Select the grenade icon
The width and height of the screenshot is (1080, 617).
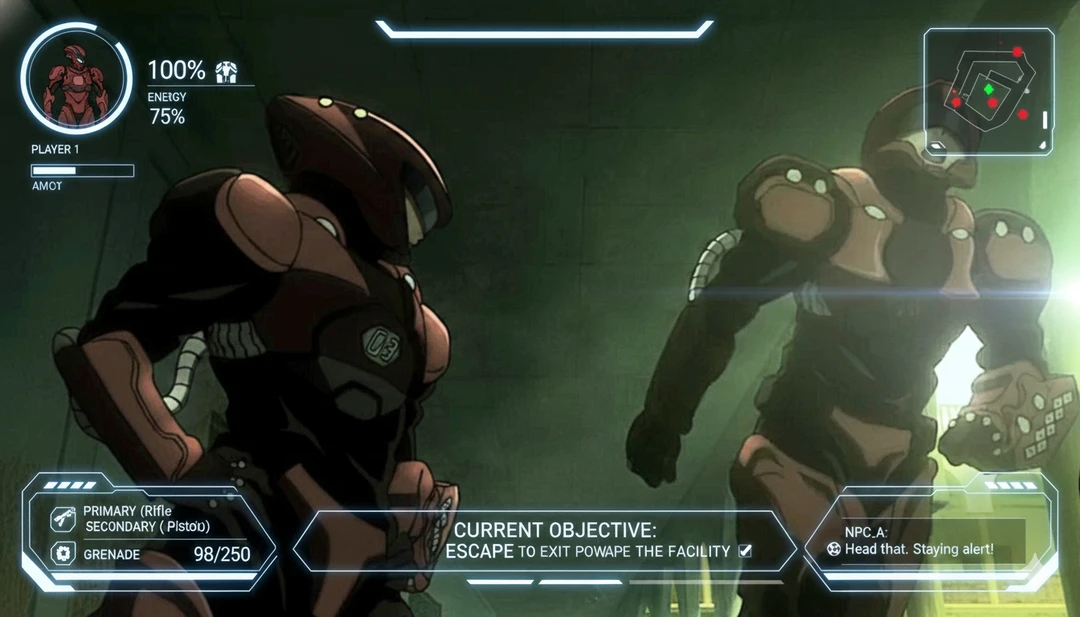click(62, 553)
